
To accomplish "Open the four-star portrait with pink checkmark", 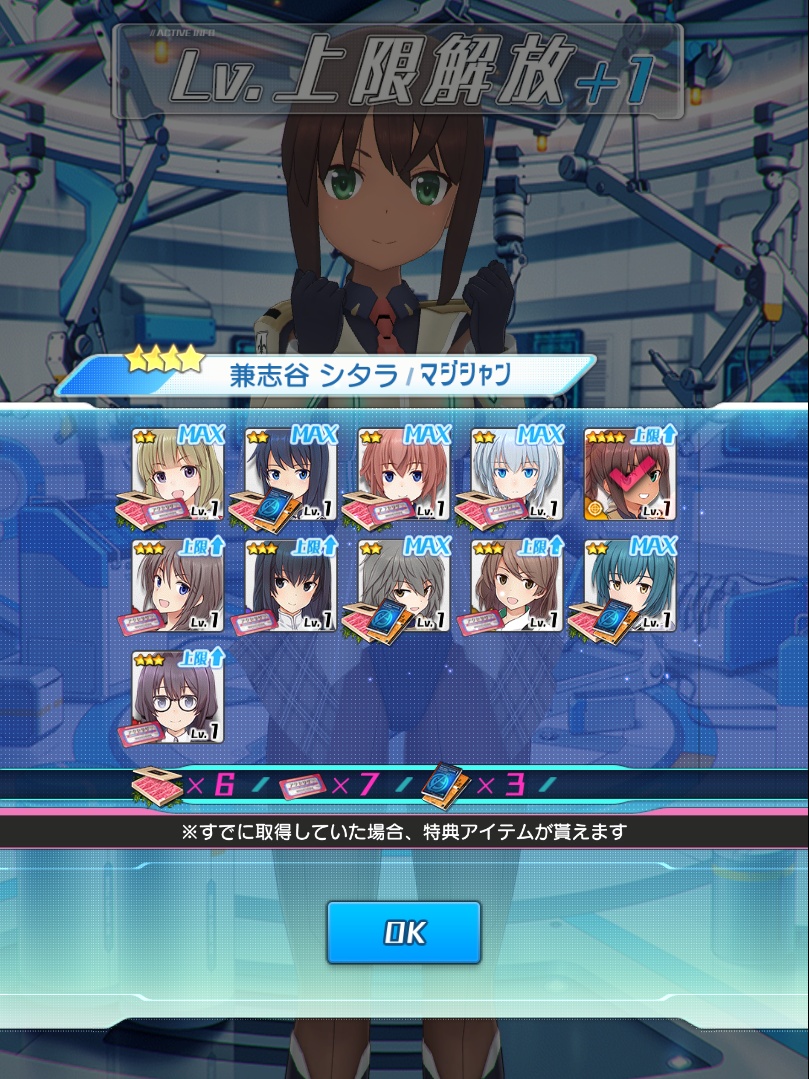I will tap(630, 475).
